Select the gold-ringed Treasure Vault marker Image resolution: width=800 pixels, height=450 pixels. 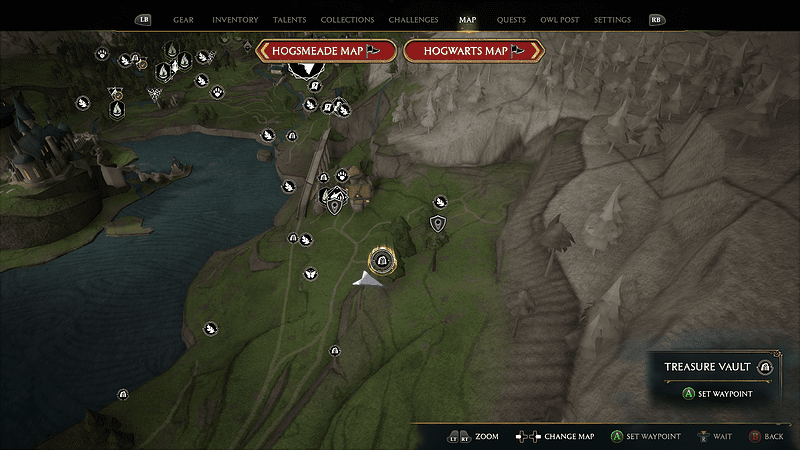pyautogui.click(x=381, y=261)
